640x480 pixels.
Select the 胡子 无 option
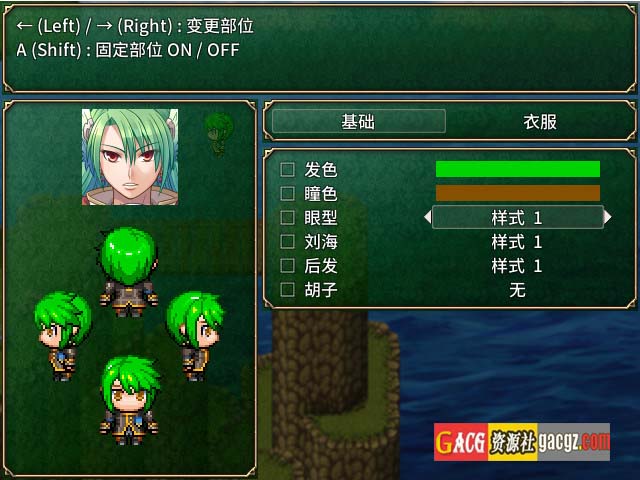pos(517,289)
